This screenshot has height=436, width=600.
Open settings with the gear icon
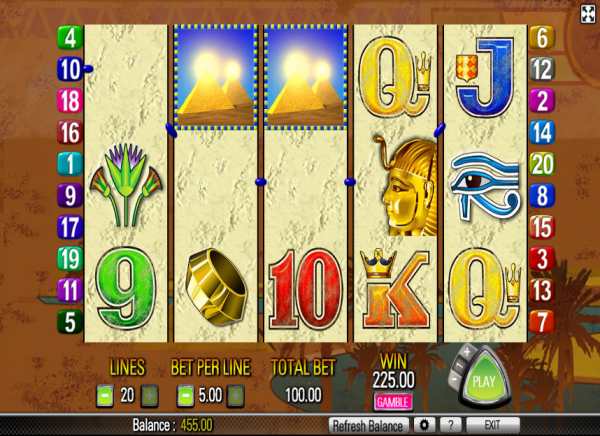424,425
